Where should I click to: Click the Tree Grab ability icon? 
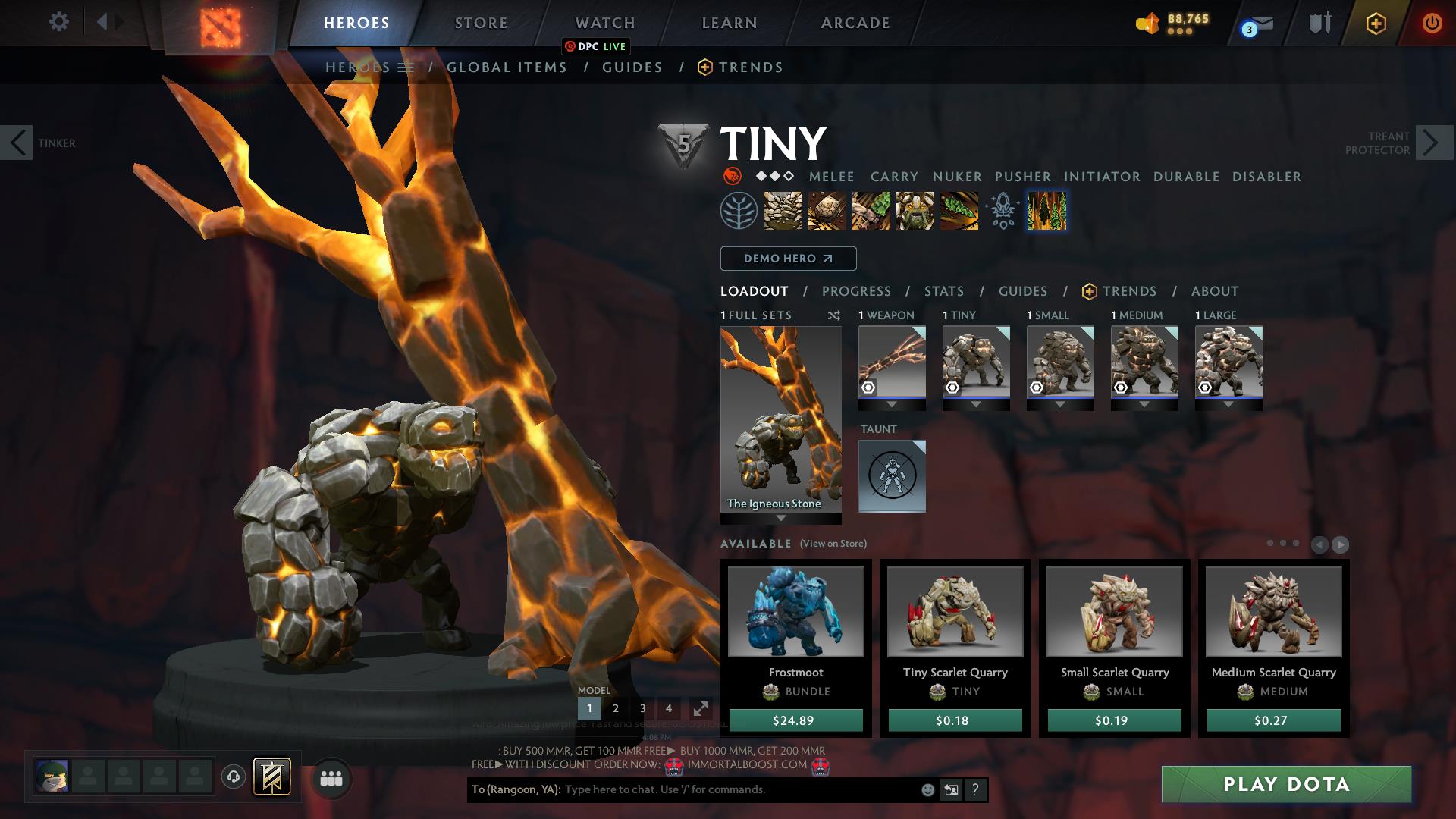pos(869,211)
